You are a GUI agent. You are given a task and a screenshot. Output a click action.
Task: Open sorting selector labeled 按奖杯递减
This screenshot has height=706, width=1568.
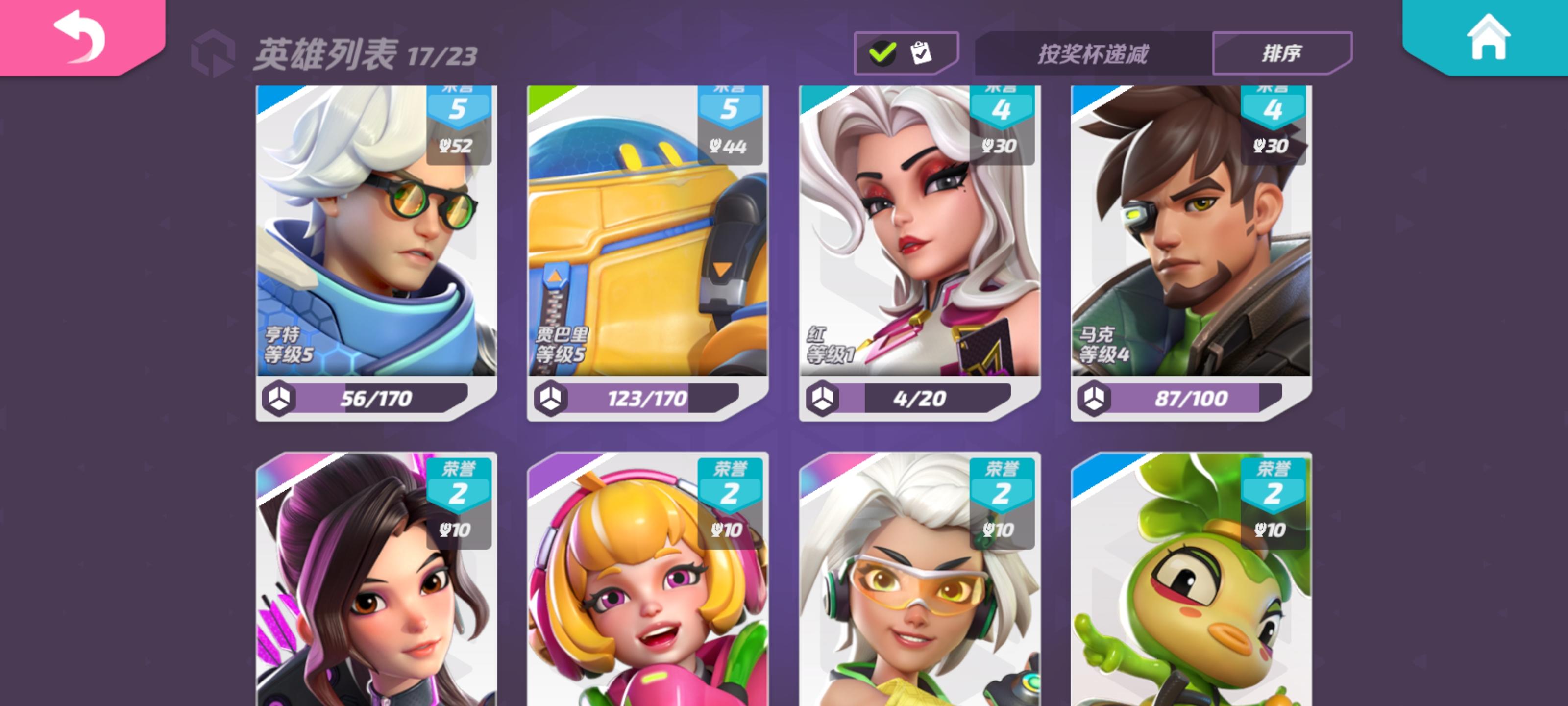[1093, 53]
